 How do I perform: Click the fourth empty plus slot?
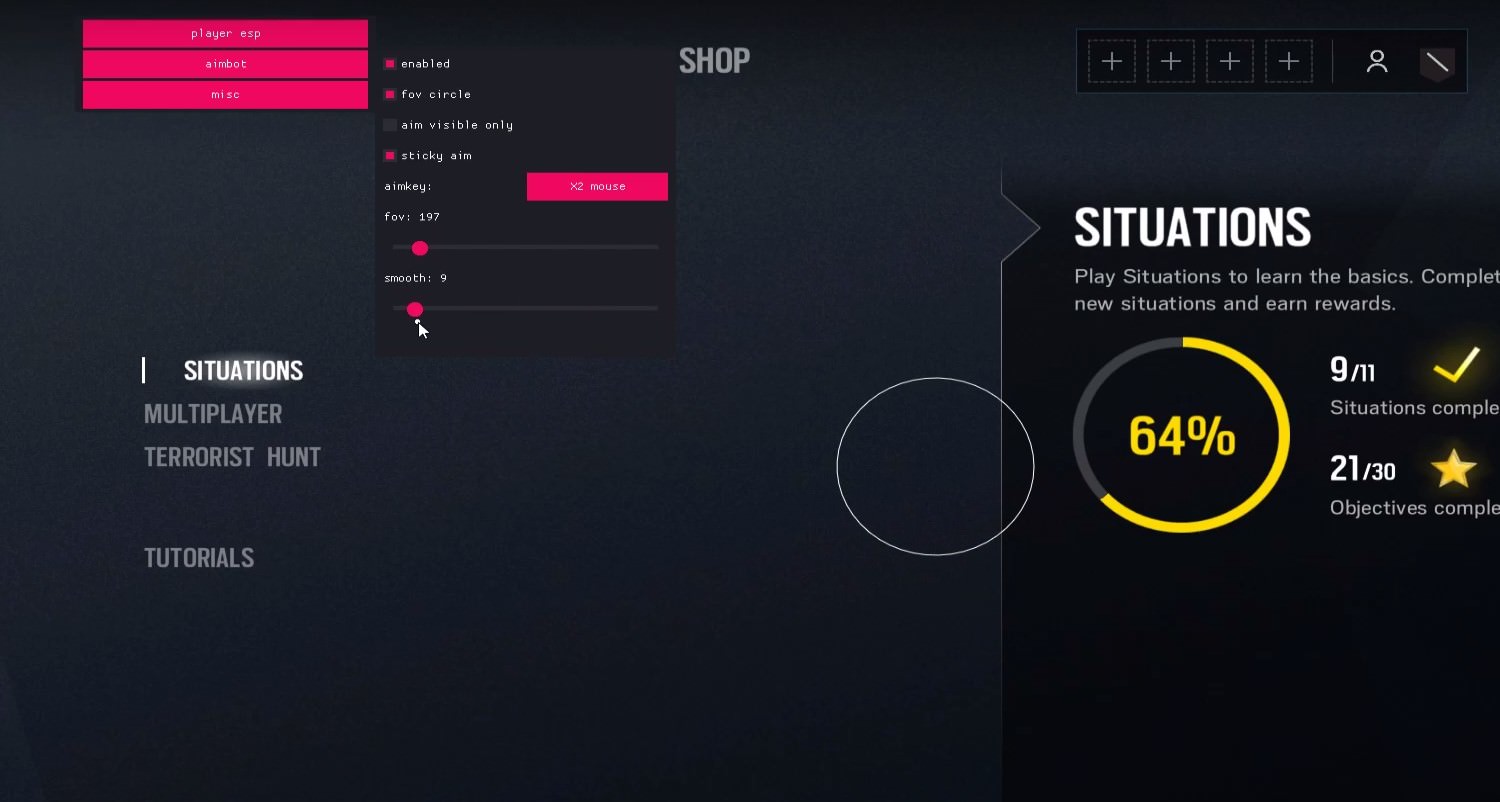1289,61
